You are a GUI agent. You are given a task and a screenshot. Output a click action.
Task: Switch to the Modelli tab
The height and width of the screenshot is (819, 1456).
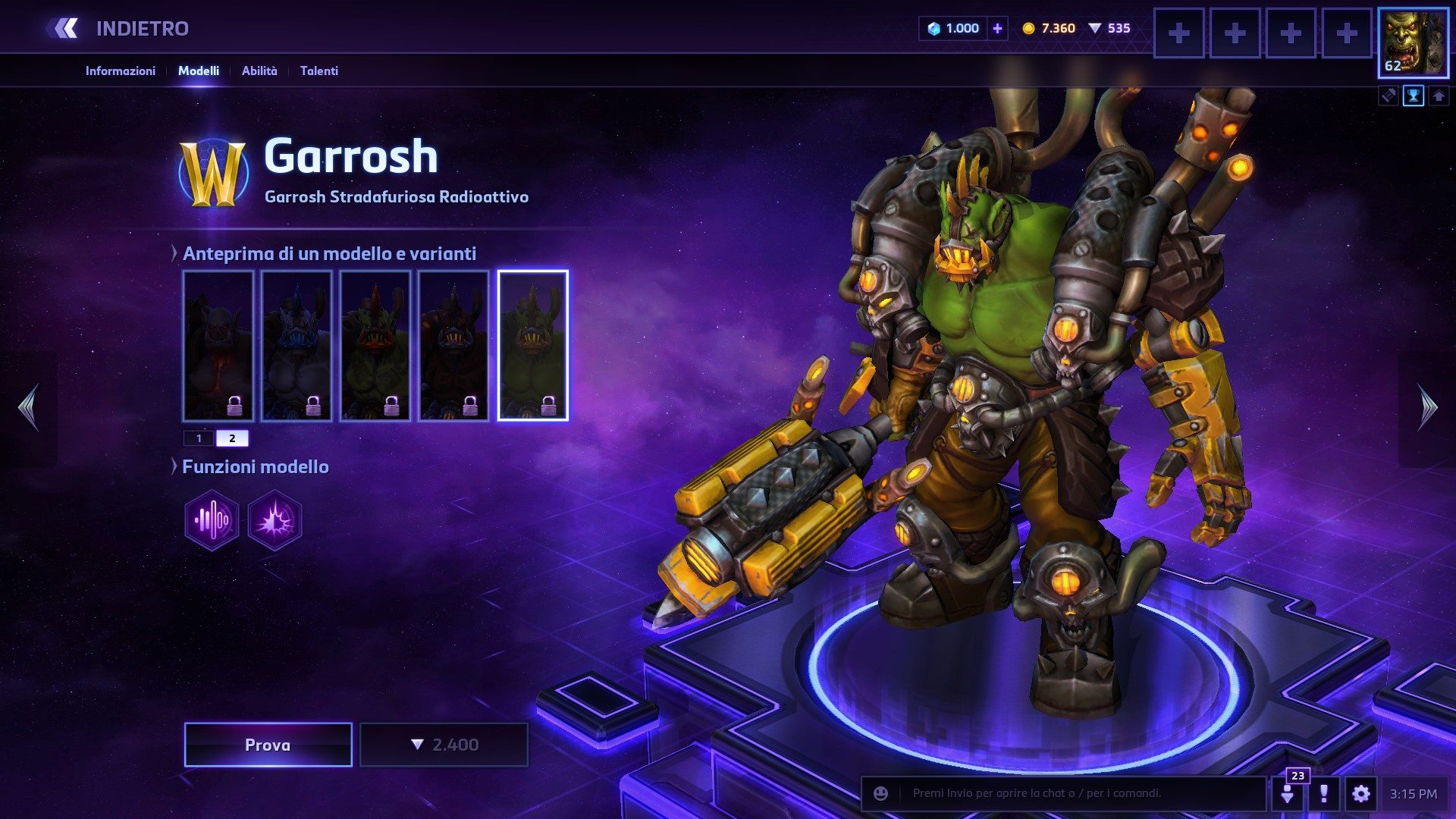tap(199, 71)
